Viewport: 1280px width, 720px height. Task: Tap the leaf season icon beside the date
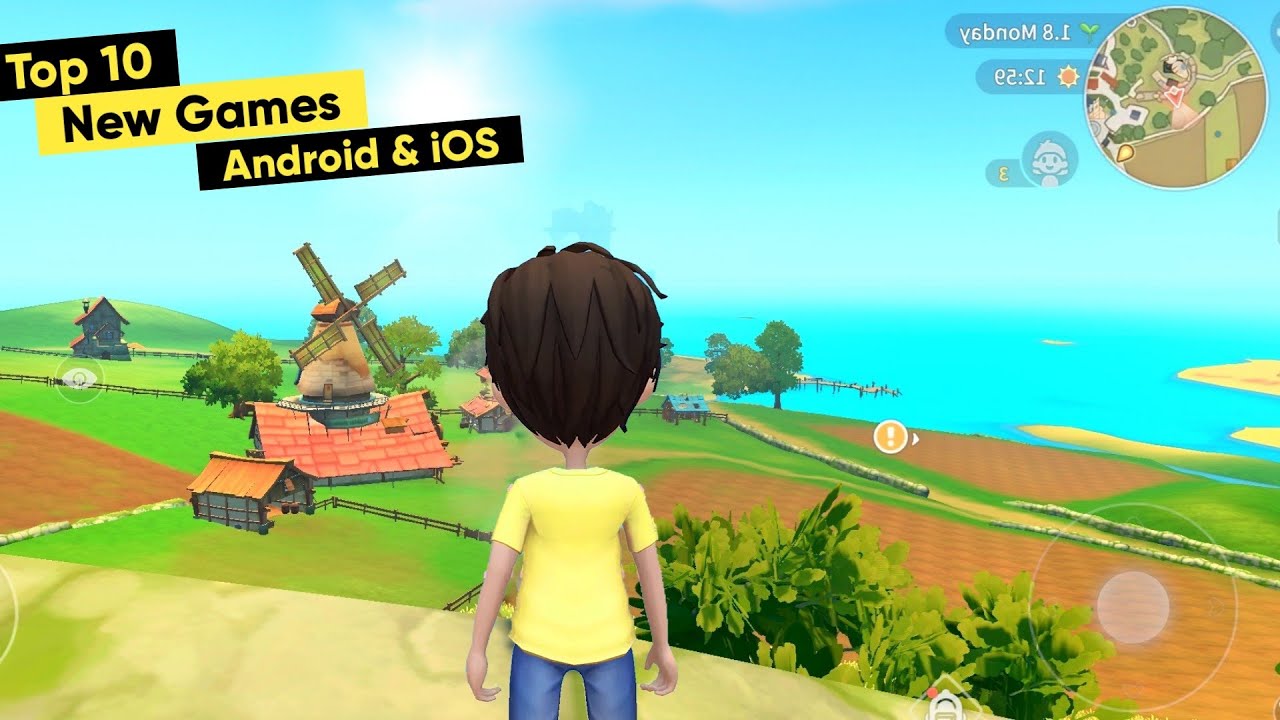coord(1090,31)
